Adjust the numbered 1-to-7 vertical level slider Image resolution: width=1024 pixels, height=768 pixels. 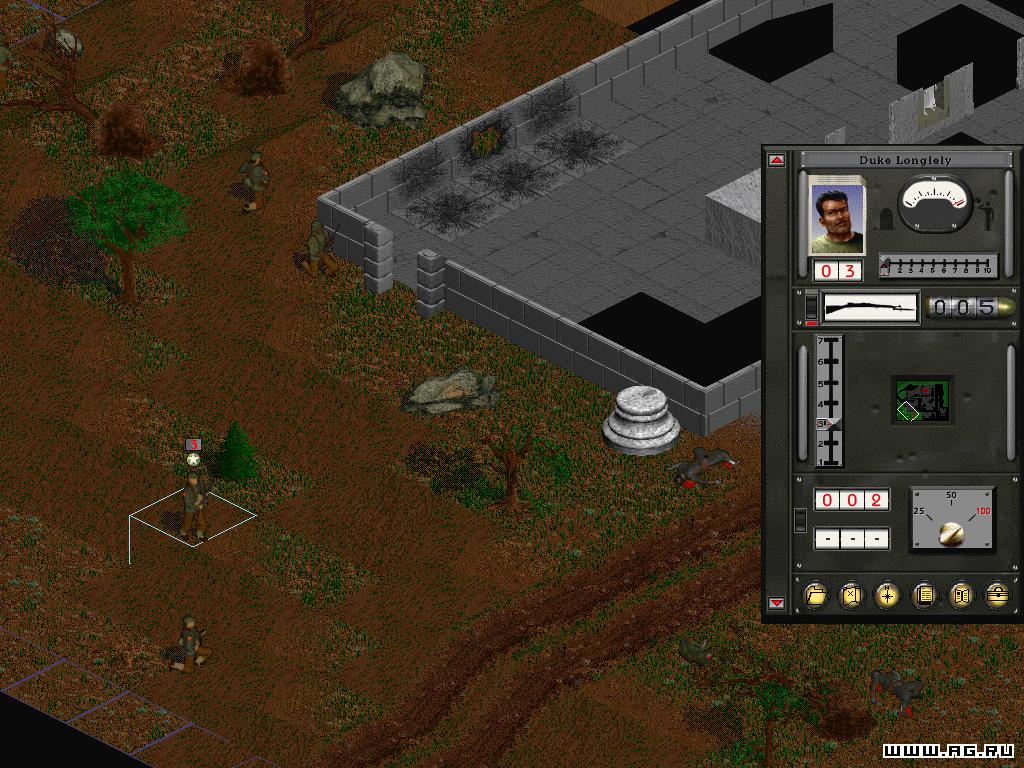(x=830, y=401)
